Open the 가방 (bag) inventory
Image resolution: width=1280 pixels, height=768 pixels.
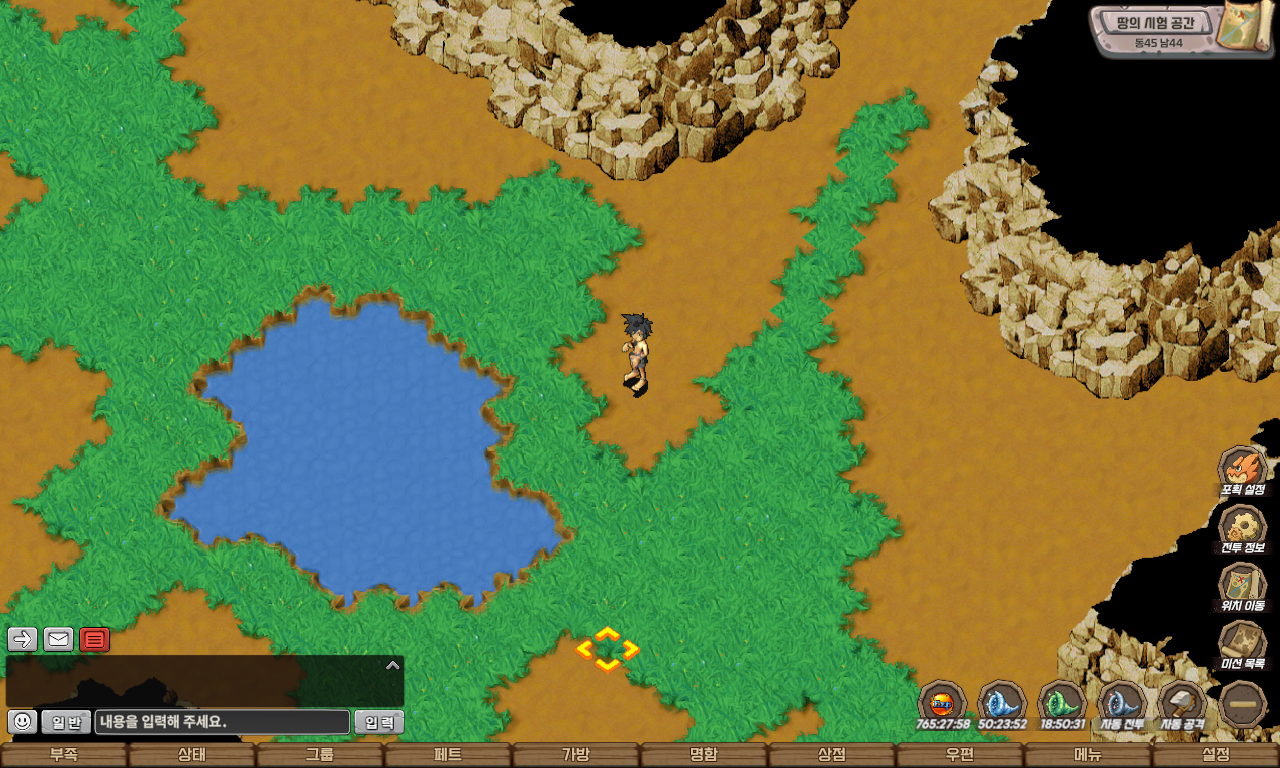pyautogui.click(x=576, y=755)
